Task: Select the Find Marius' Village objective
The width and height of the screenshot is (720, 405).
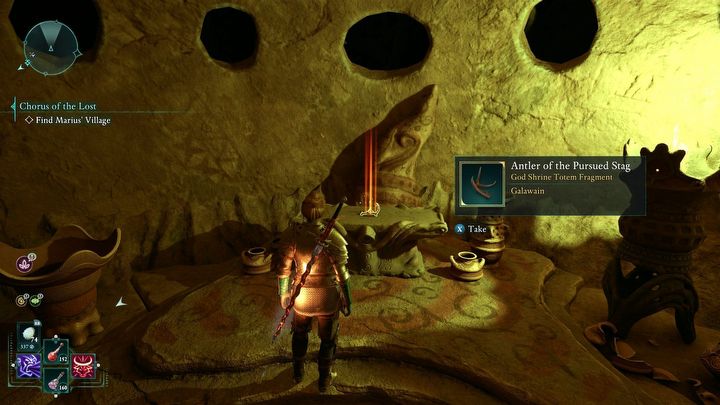Action: tap(67, 121)
